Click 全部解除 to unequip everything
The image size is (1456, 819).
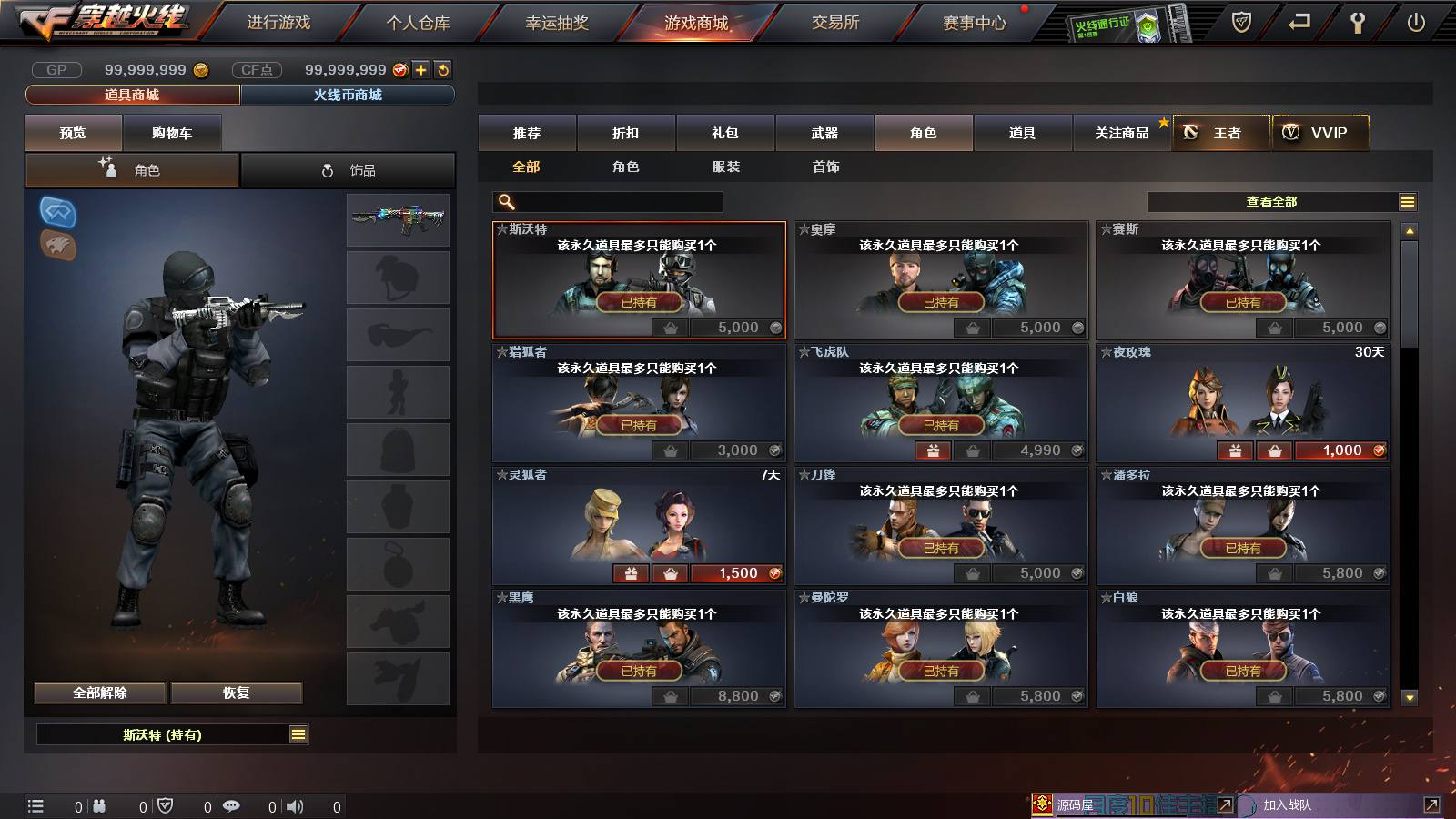point(100,693)
